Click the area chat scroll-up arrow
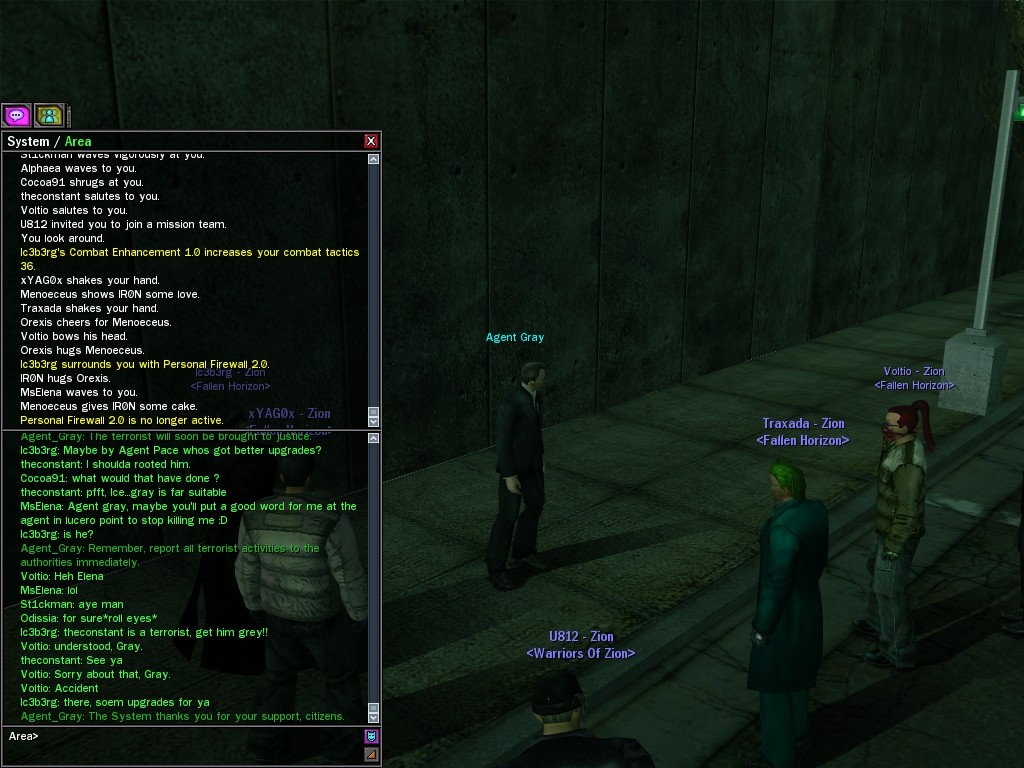The image size is (1024, 768). (374, 437)
